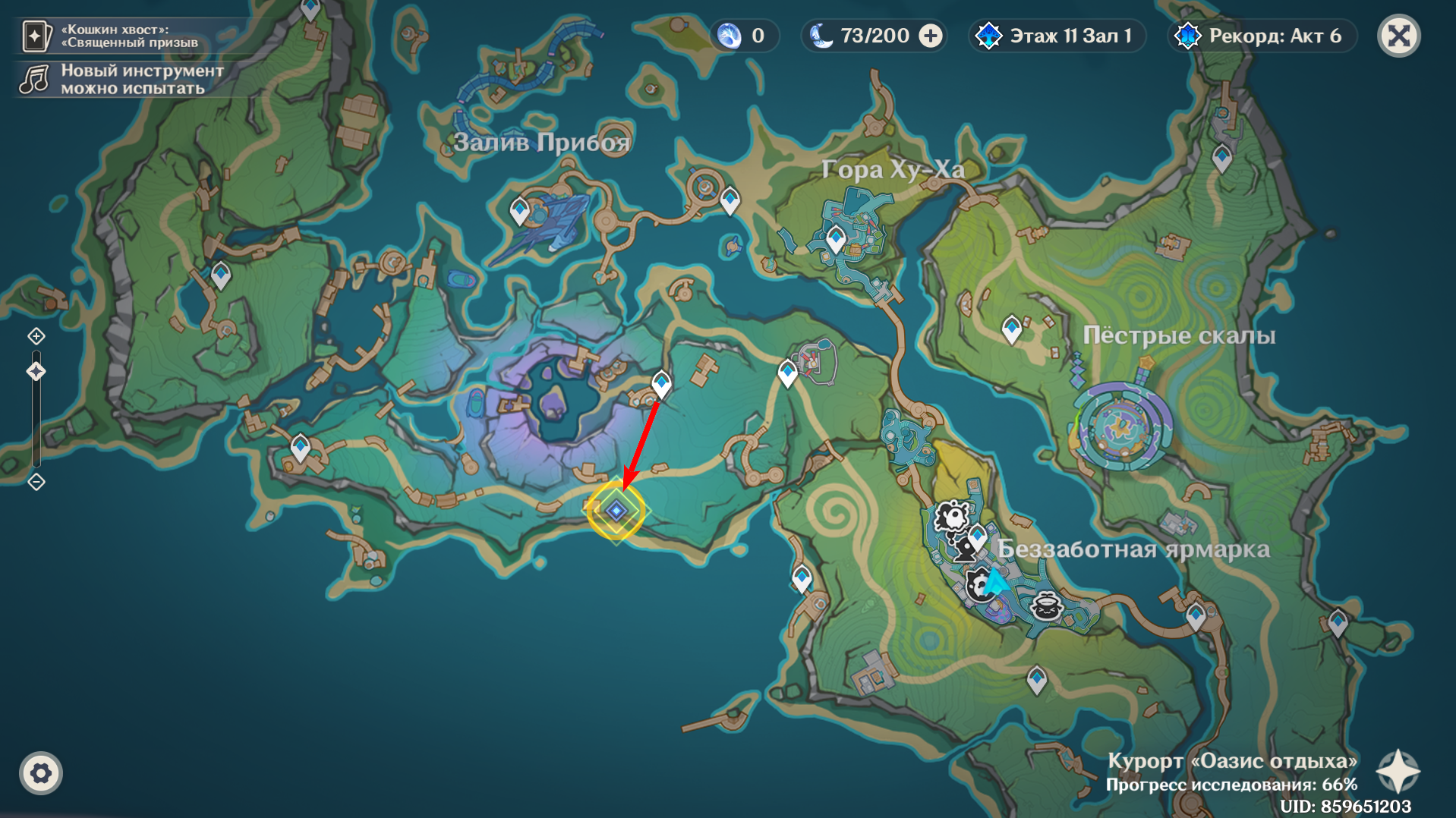Screen dimensions: 1456x818
Task: Select teleport waypoint at Гора Ху-Ха
Action: (x=836, y=238)
